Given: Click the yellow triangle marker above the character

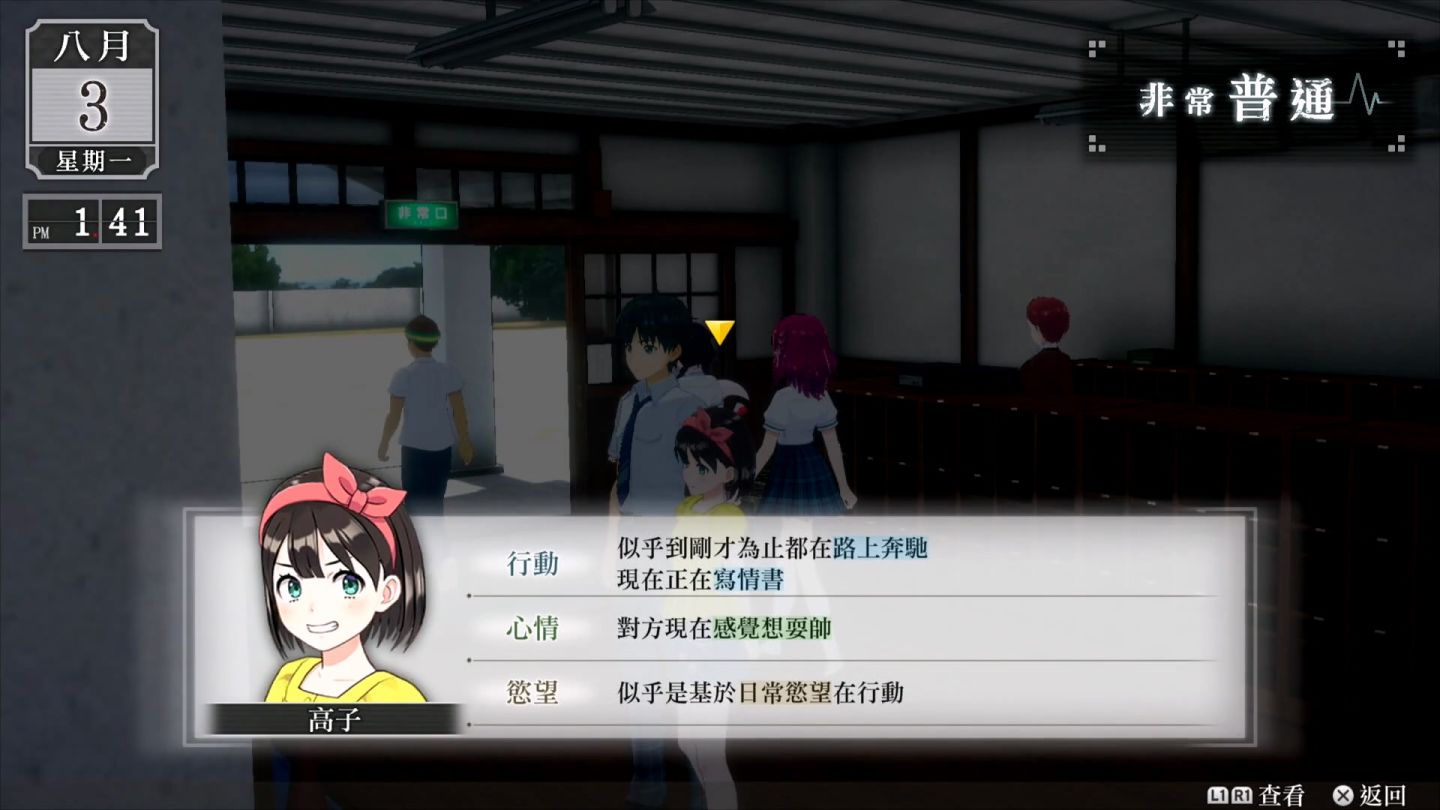Looking at the screenshot, I should tap(718, 334).
